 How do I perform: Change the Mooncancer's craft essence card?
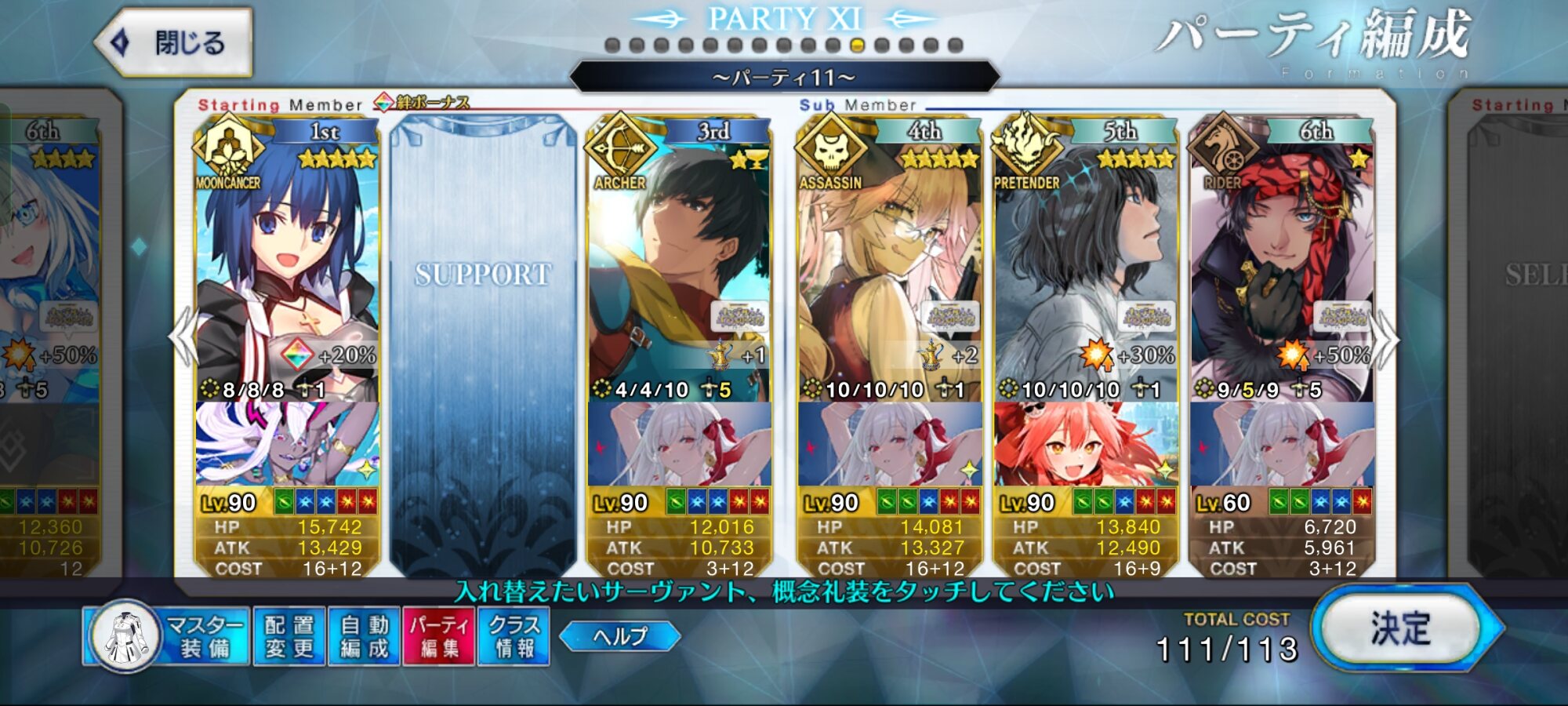[x=287, y=444]
